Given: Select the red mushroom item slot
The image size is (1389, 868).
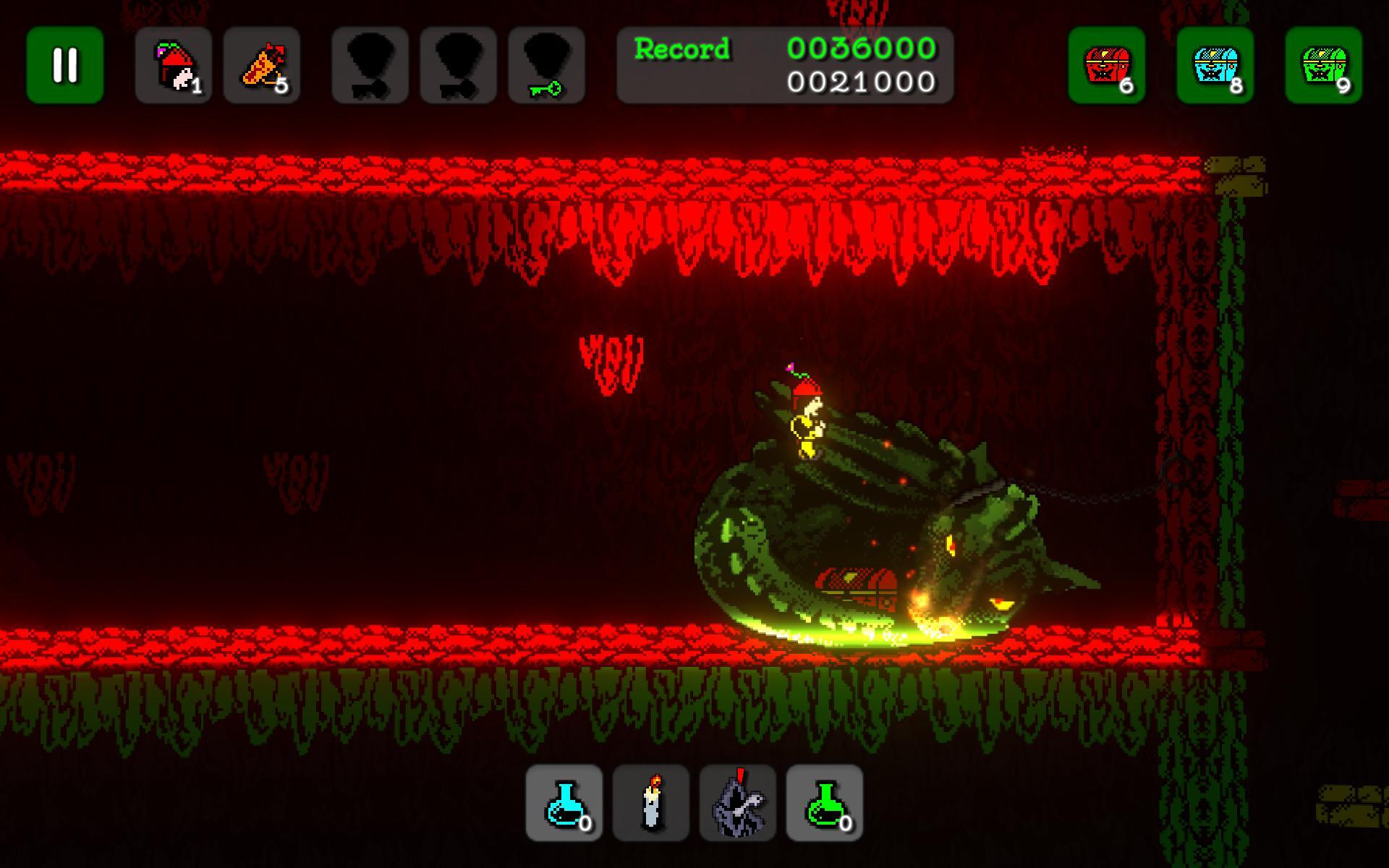Looking at the screenshot, I should [174, 65].
